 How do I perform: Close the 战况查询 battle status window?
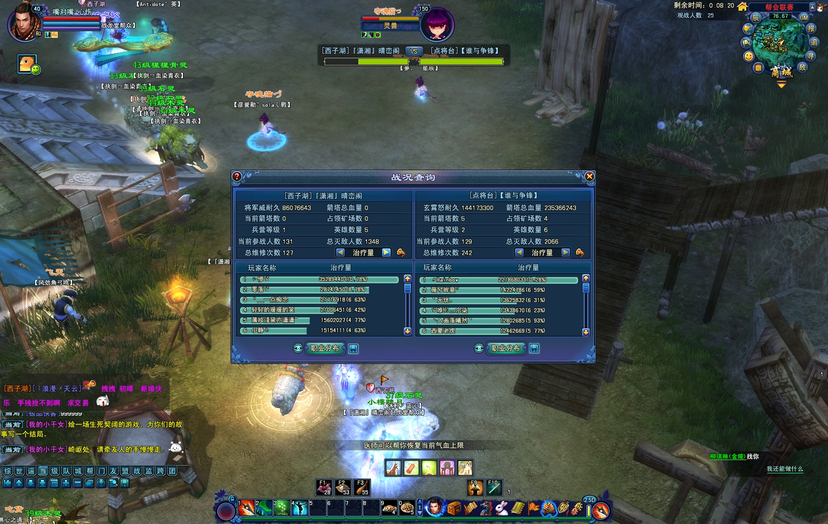590,177
